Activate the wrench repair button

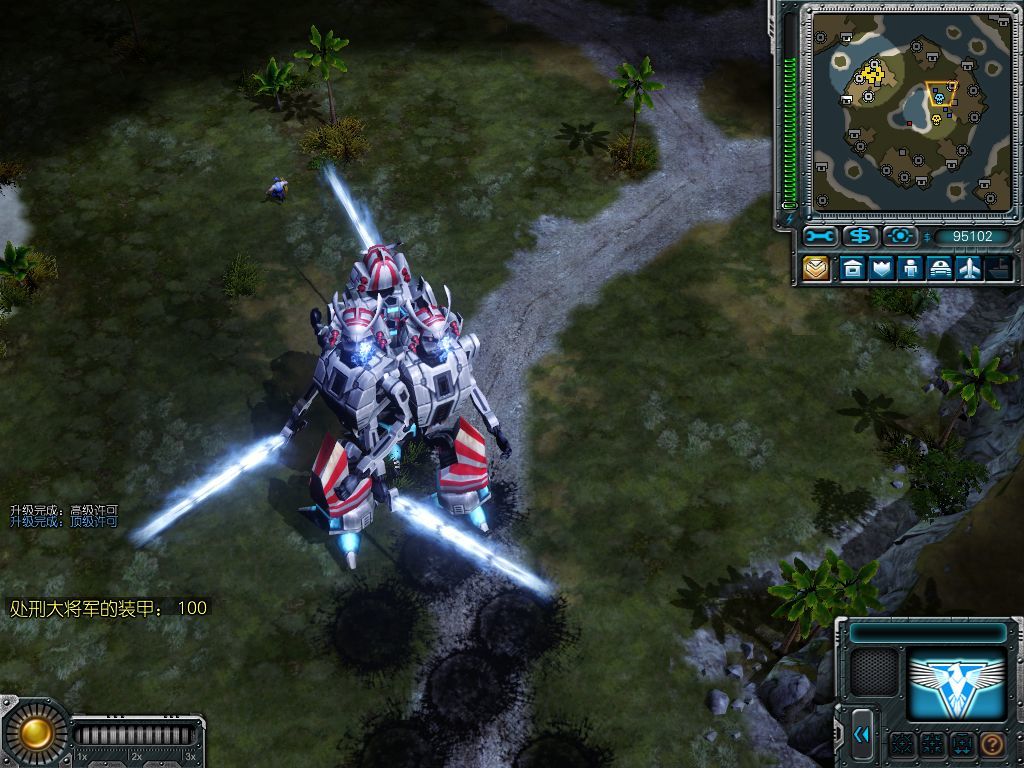(820, 237)
